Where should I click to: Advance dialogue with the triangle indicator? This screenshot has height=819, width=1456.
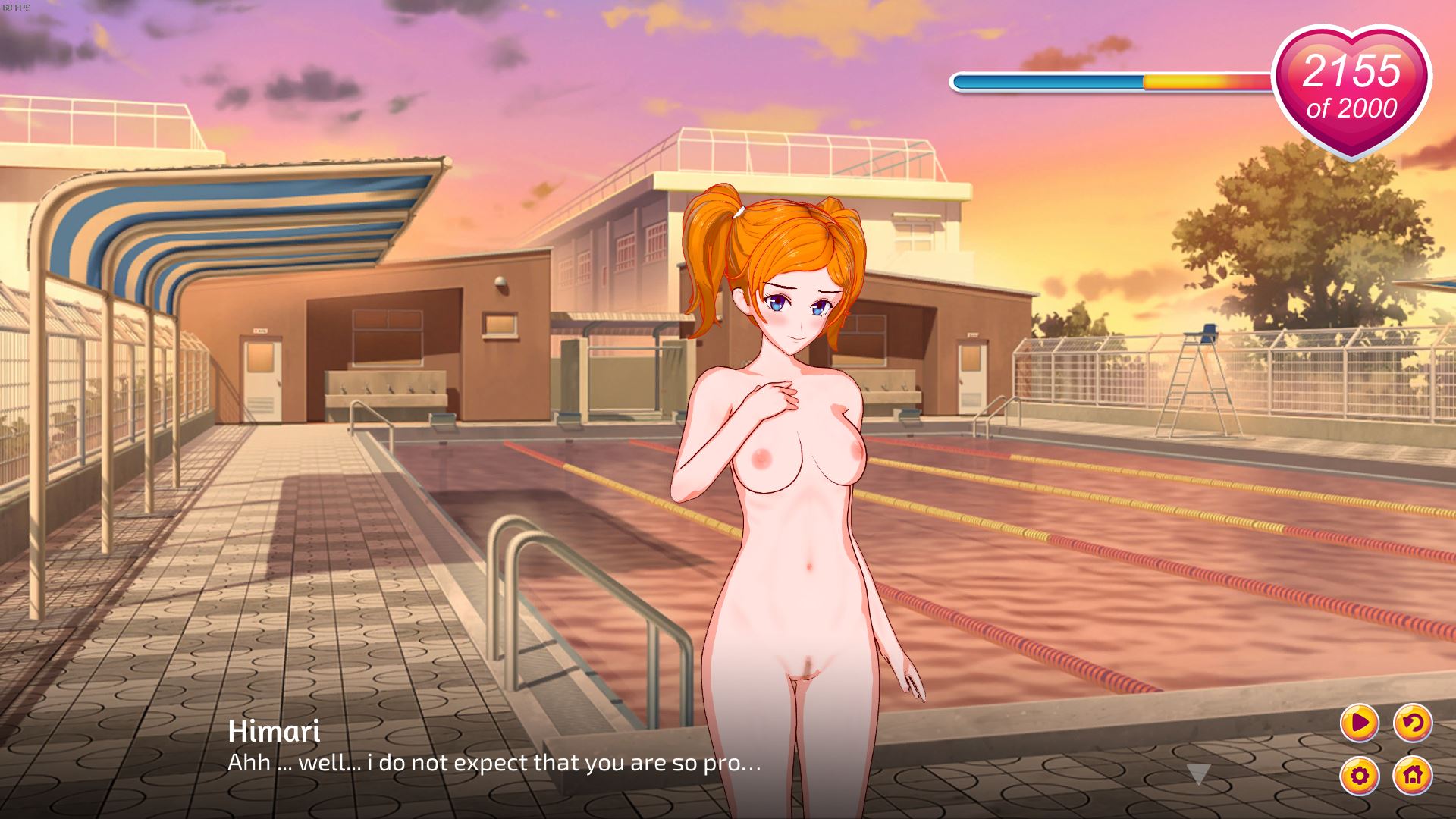1198,774
